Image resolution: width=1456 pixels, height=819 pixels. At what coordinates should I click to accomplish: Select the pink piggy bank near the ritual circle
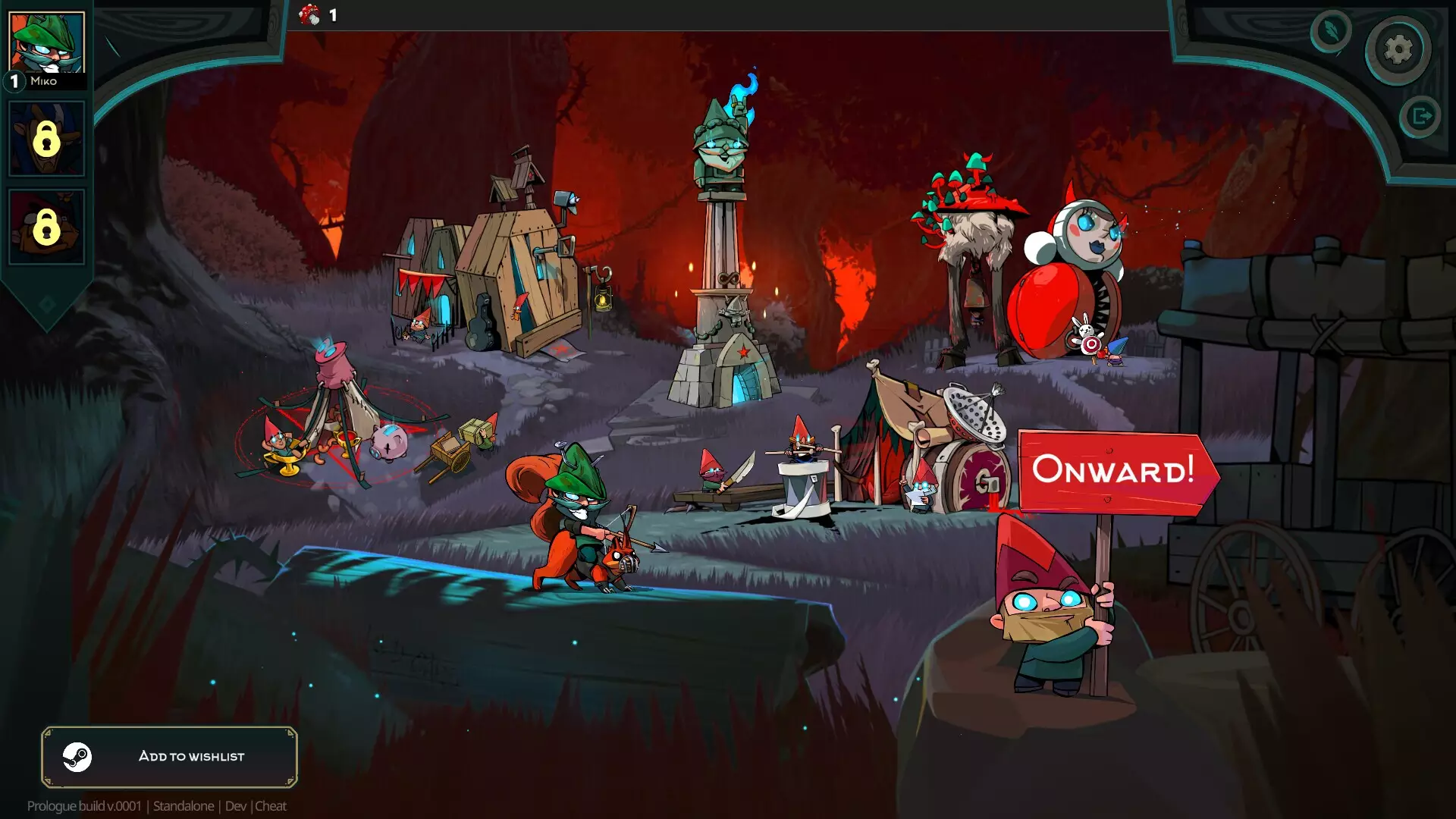(389, 440)
